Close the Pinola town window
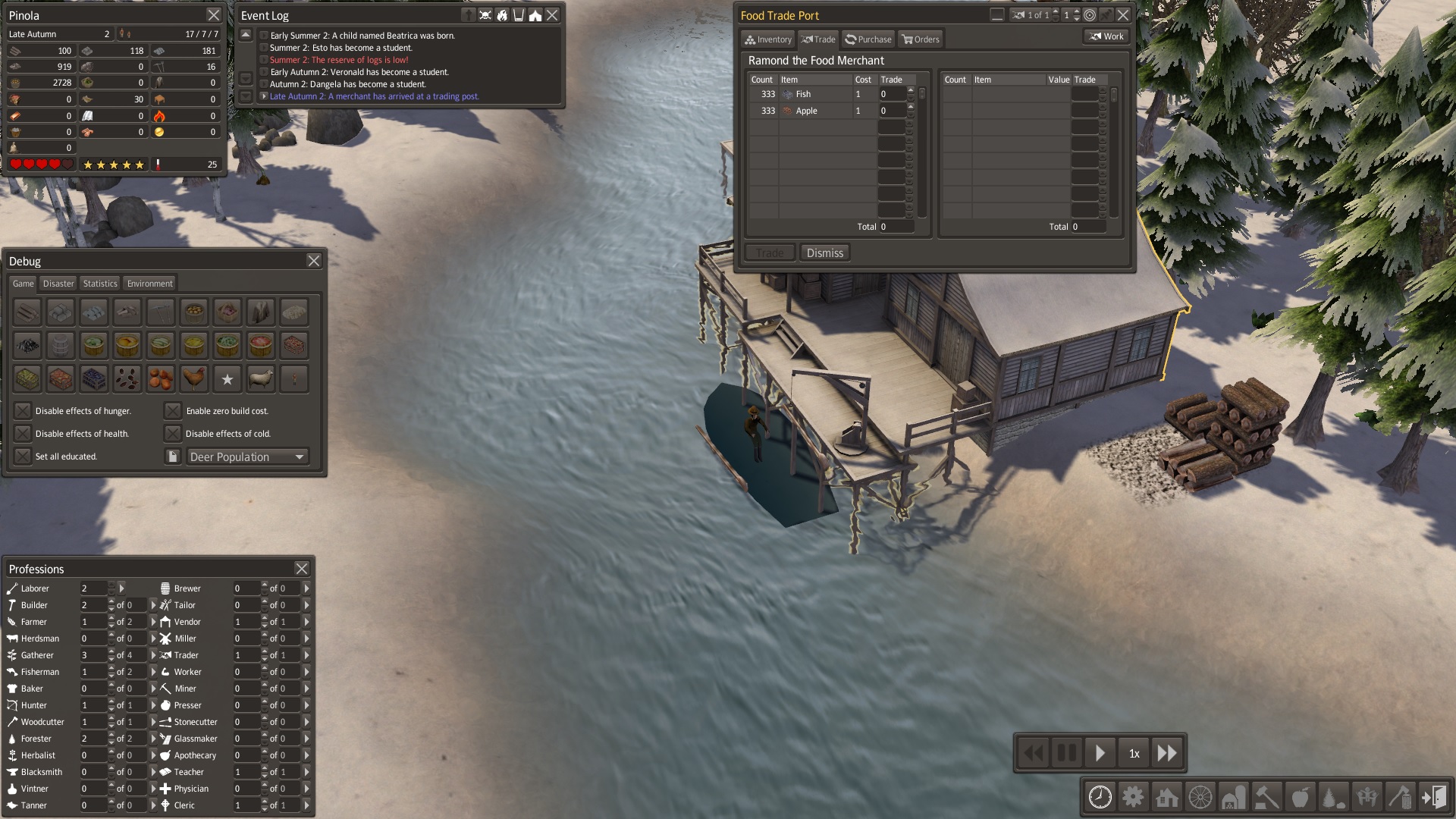The height and width of the screenshot is (819, 1456). pos(214,15)
